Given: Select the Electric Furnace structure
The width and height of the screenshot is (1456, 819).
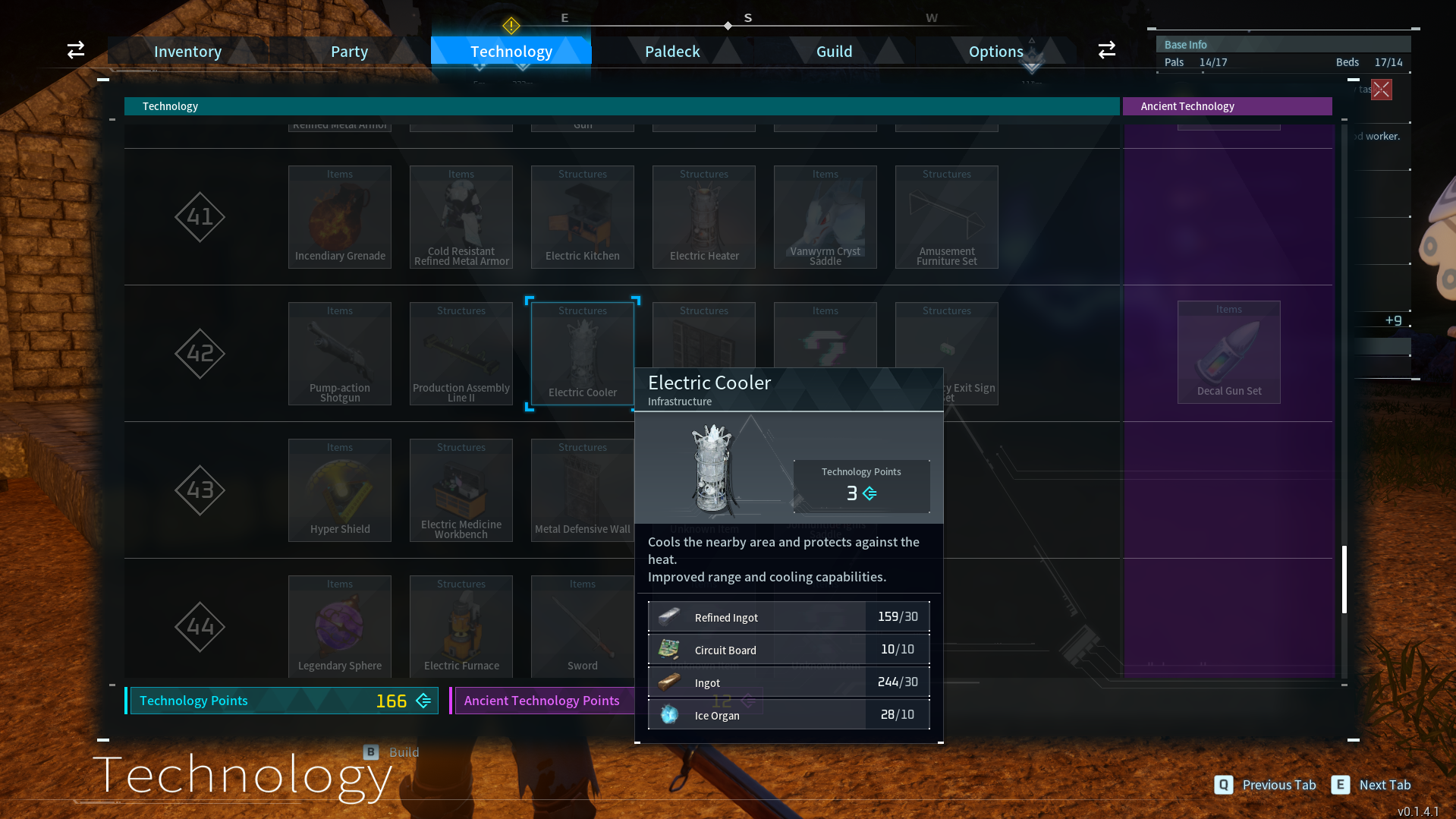Looking at the screenshot, I should point(461,626).
